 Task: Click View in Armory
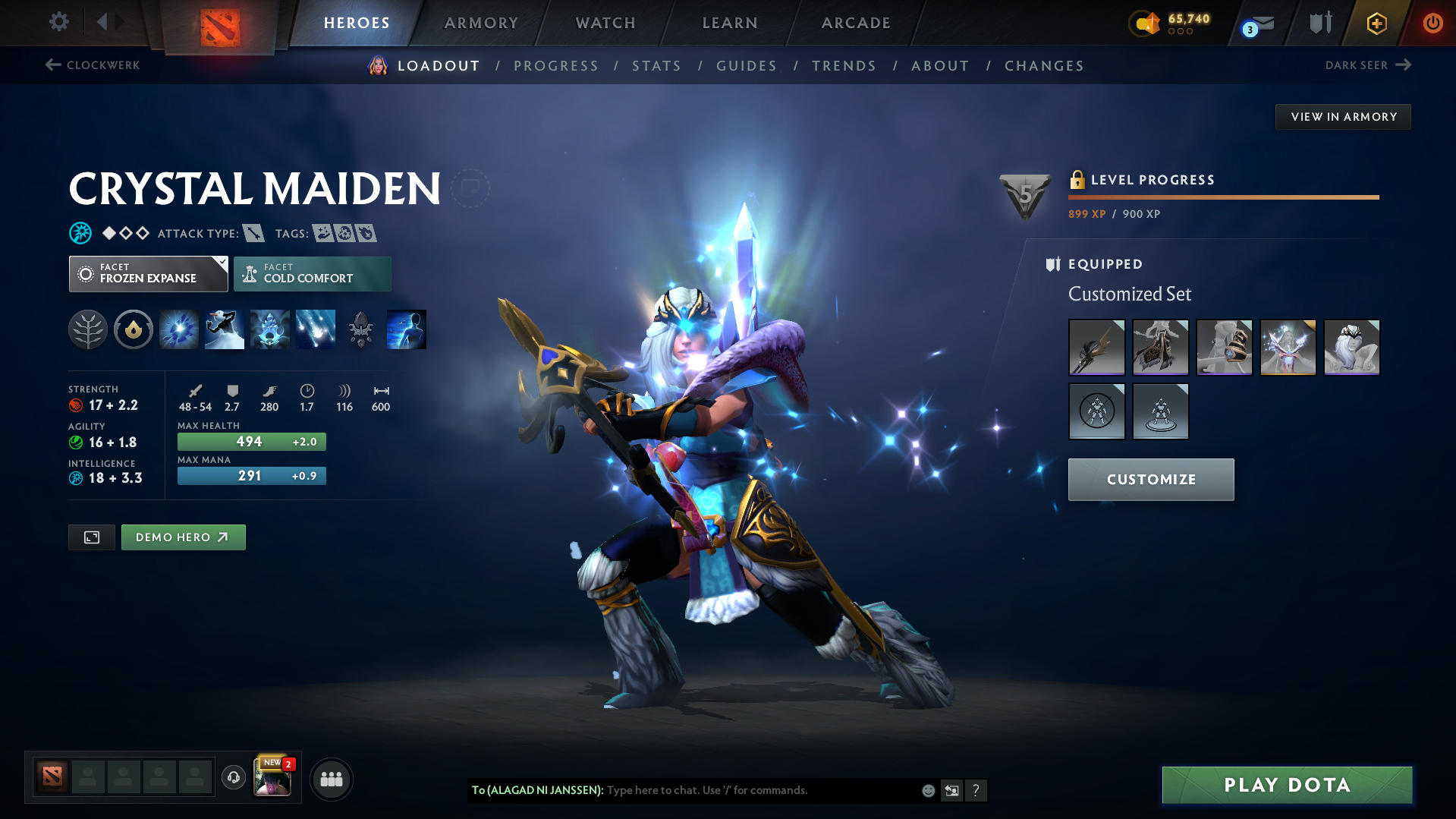(1343, 116)
